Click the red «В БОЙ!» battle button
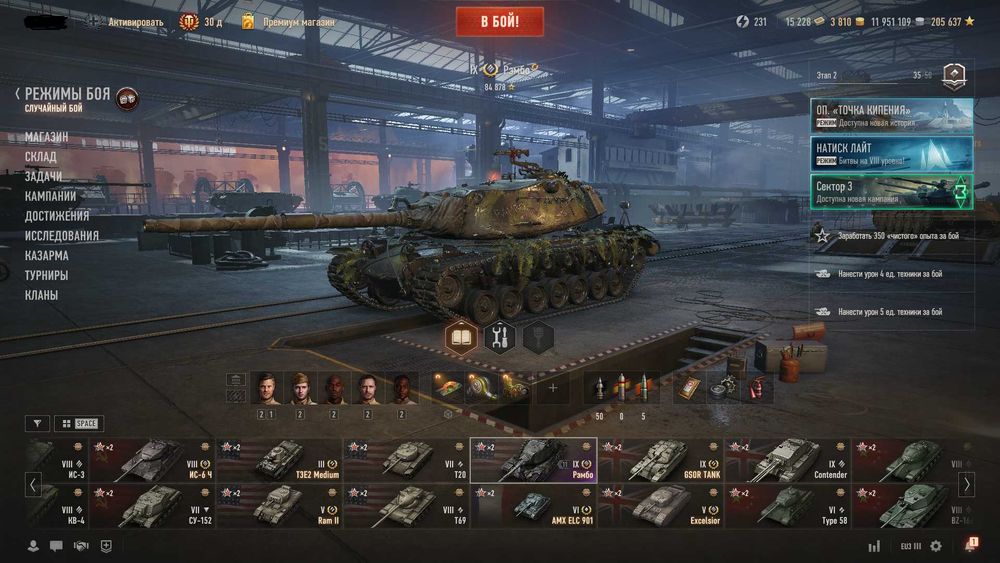 point(499,21)
